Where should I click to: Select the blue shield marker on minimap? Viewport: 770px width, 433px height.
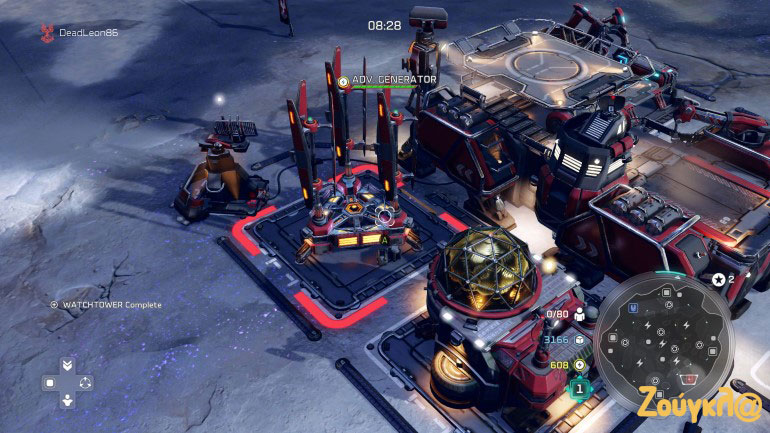click(633, 307)
